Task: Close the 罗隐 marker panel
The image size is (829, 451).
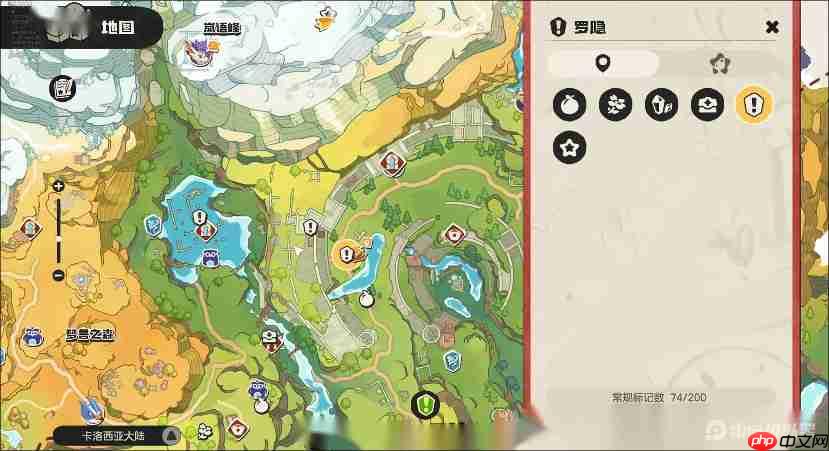Action: pyautogui.click(x=771, y=27)
